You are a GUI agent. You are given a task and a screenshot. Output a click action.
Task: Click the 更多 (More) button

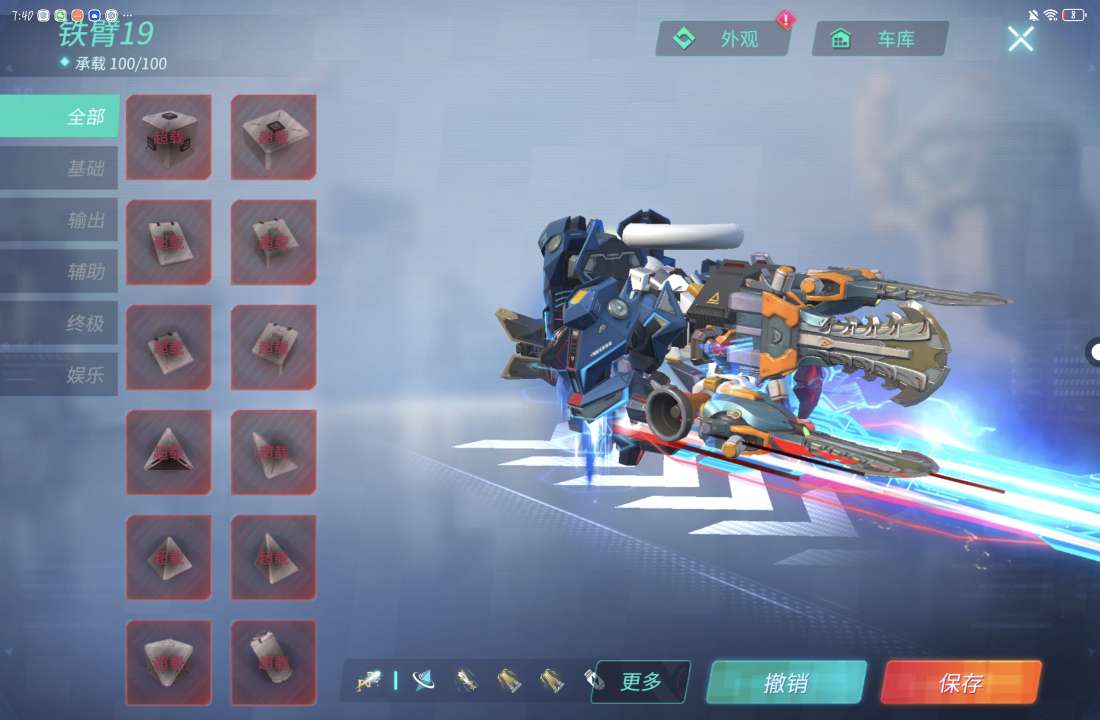pos(641,682)
